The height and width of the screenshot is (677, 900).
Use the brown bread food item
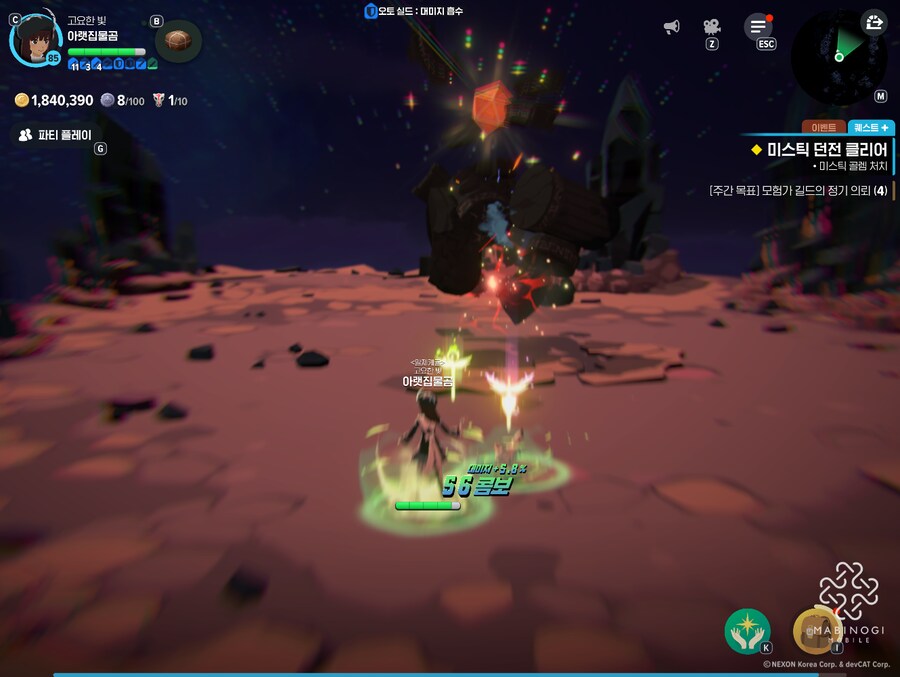point(178,40)
